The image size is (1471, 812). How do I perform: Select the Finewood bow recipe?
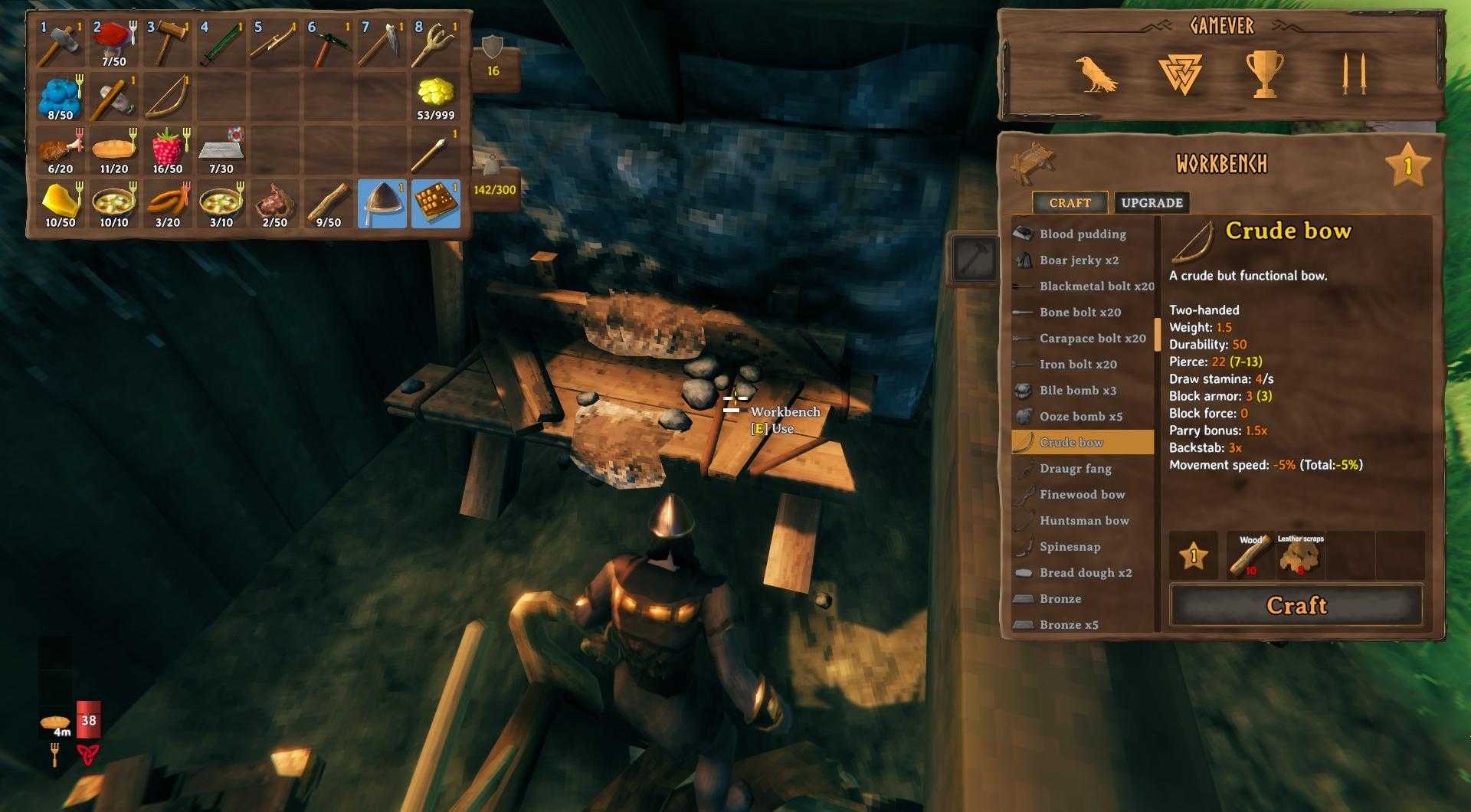[x=1082, y=495]
